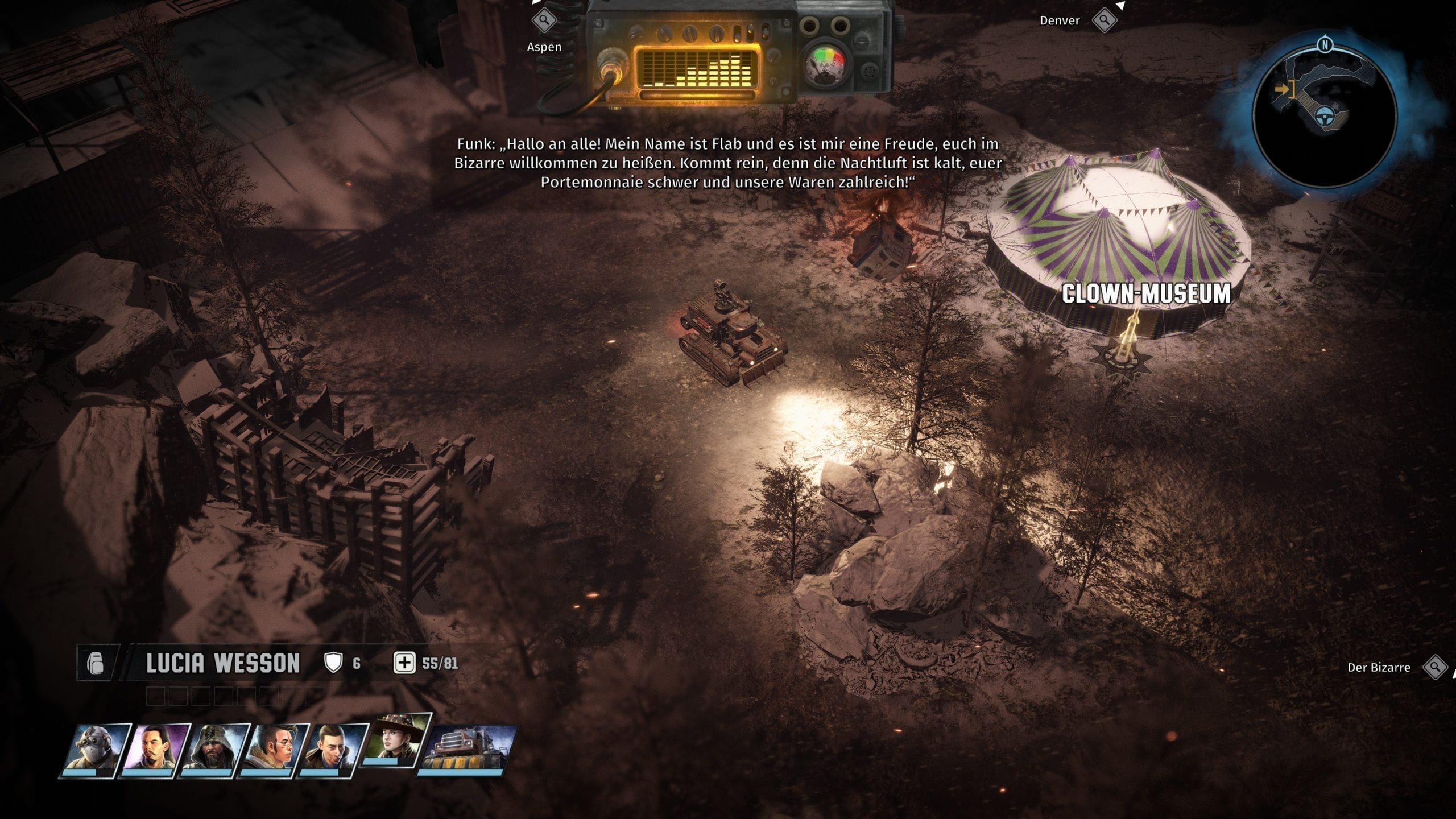Screen dimensions: 1456x819
Task: Click the Clown-Museum location label
Action: (x=1146, y=294)
